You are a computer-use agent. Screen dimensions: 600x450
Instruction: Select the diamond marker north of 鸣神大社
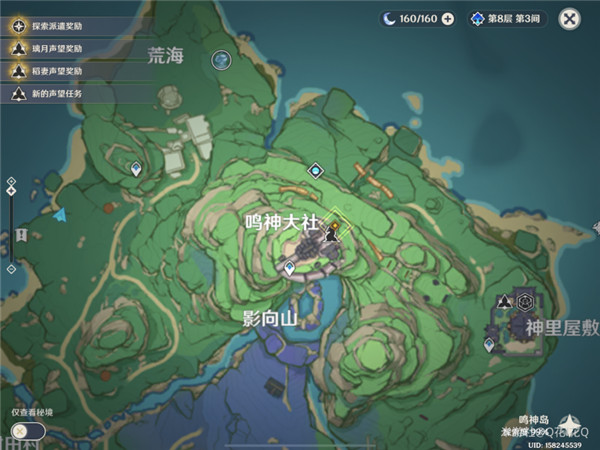(x=316, y=171)
